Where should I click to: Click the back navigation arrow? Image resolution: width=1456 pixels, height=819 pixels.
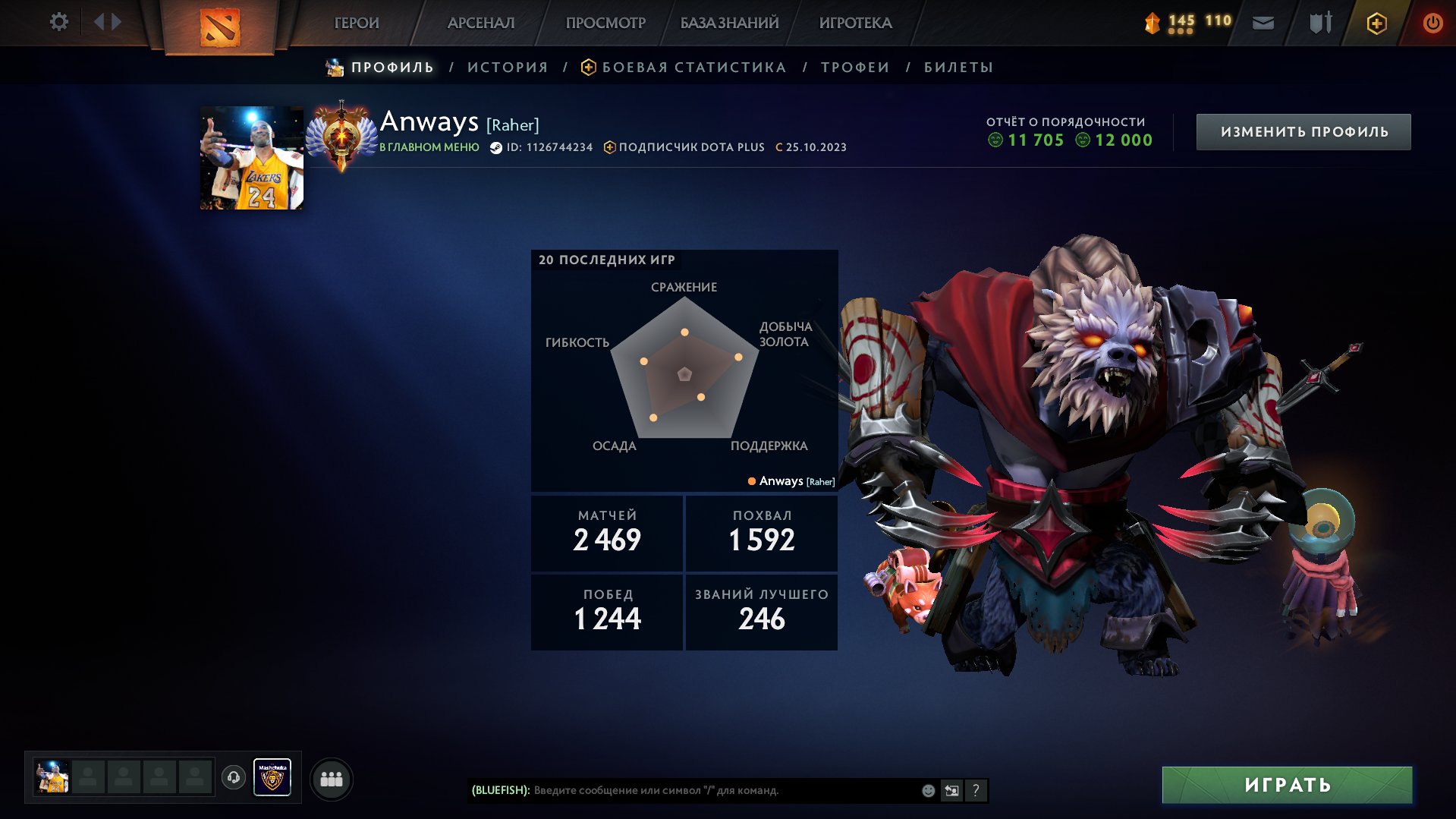pyautogui.click(x=100, y=22)
